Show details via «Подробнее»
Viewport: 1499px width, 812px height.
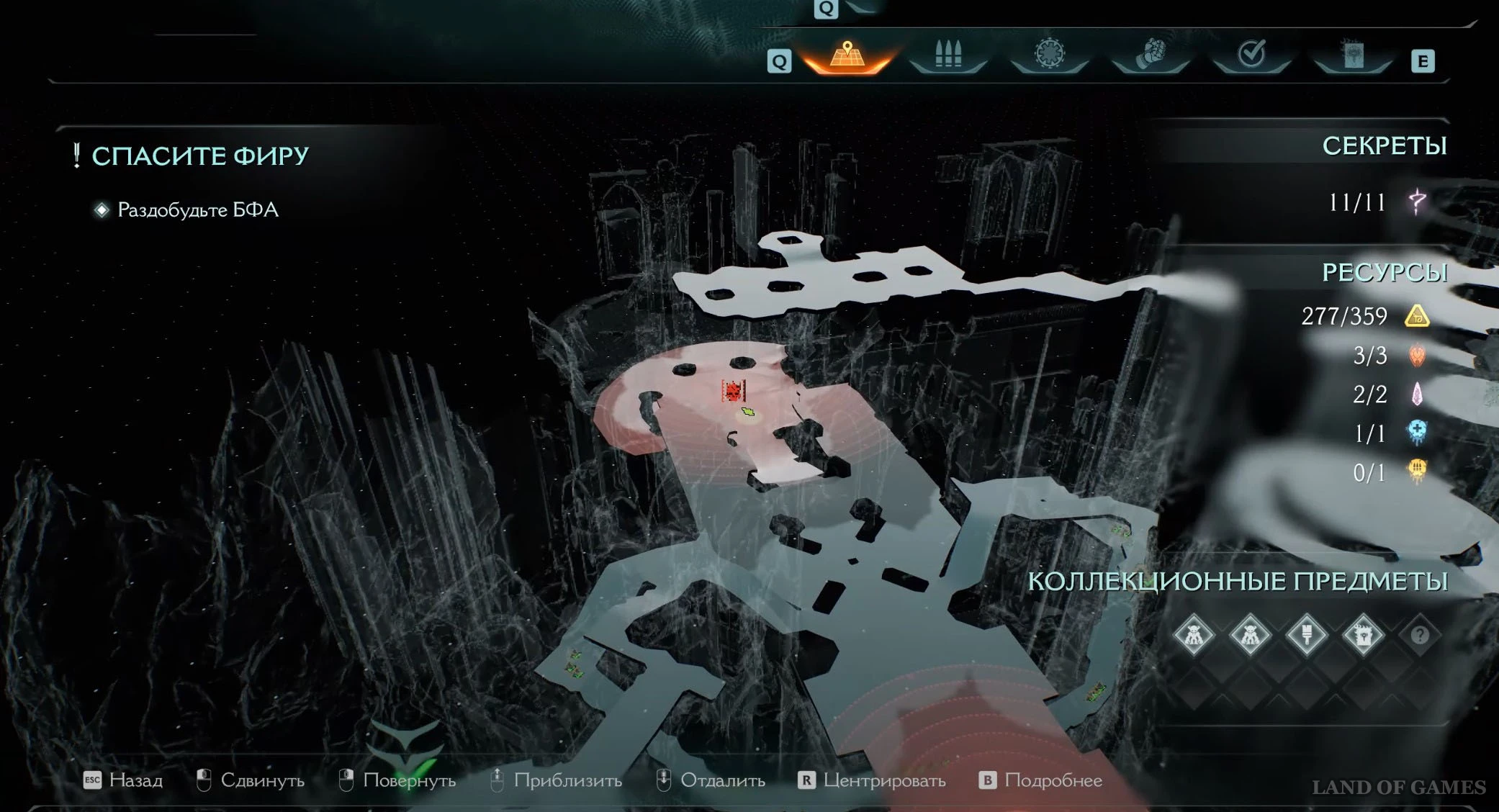coord(1041,780)
